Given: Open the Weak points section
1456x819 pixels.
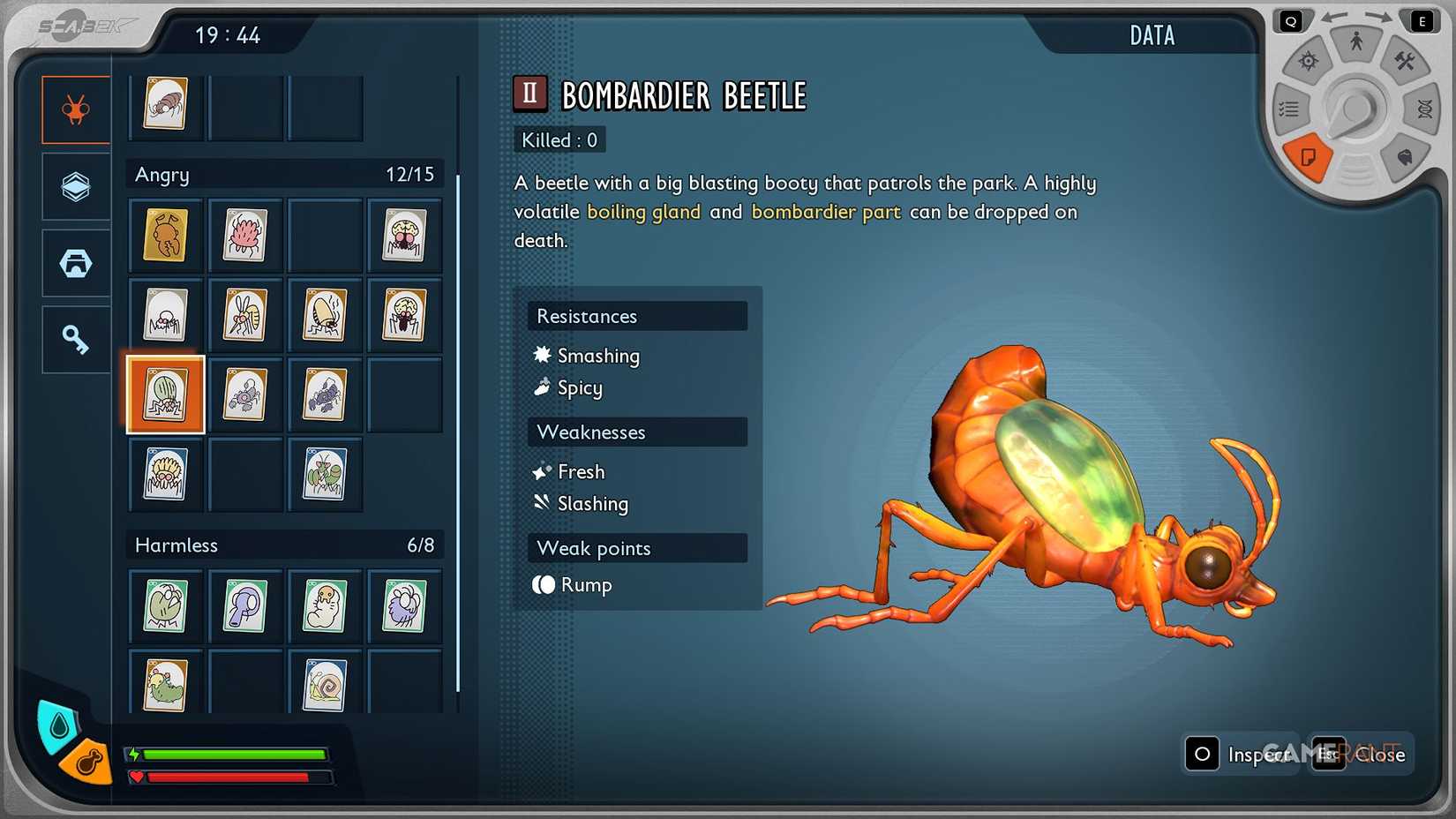Looking at the screenshot, I should pos(637,547).
